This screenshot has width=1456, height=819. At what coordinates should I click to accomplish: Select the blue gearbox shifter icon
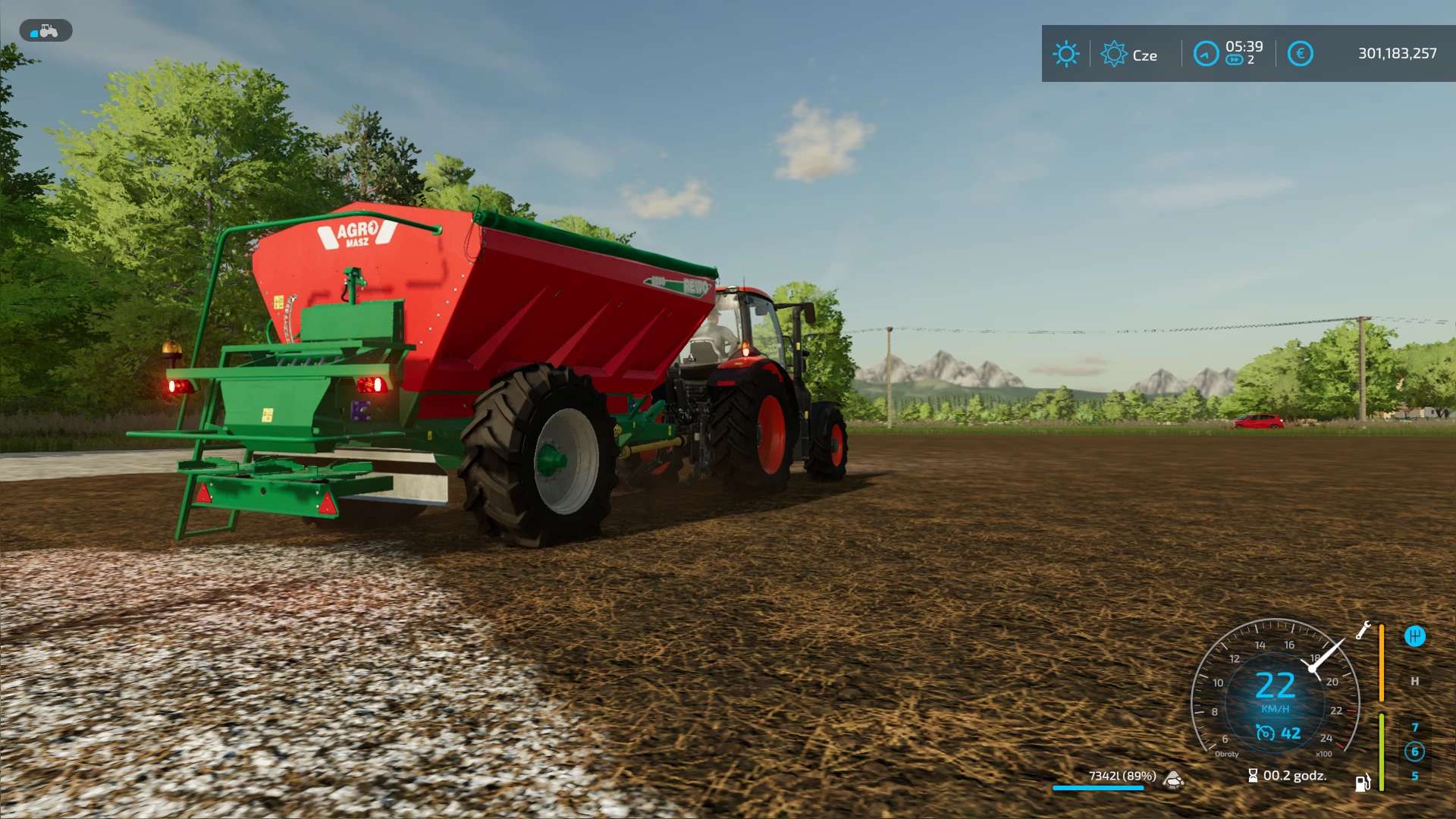pos(1414,636)
